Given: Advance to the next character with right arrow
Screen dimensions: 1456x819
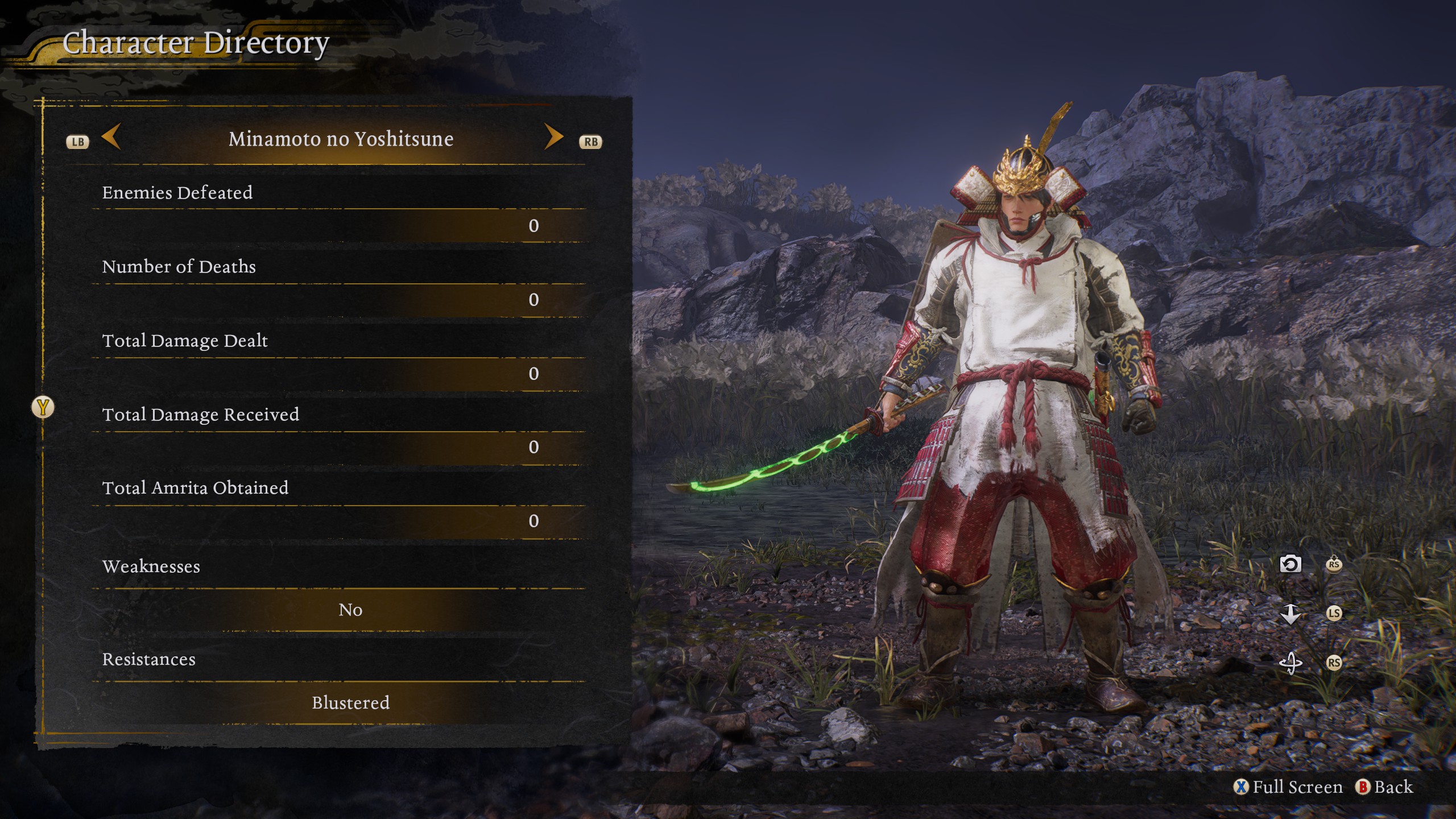Looking at the screenshot, I should click(x=553, y=137).
